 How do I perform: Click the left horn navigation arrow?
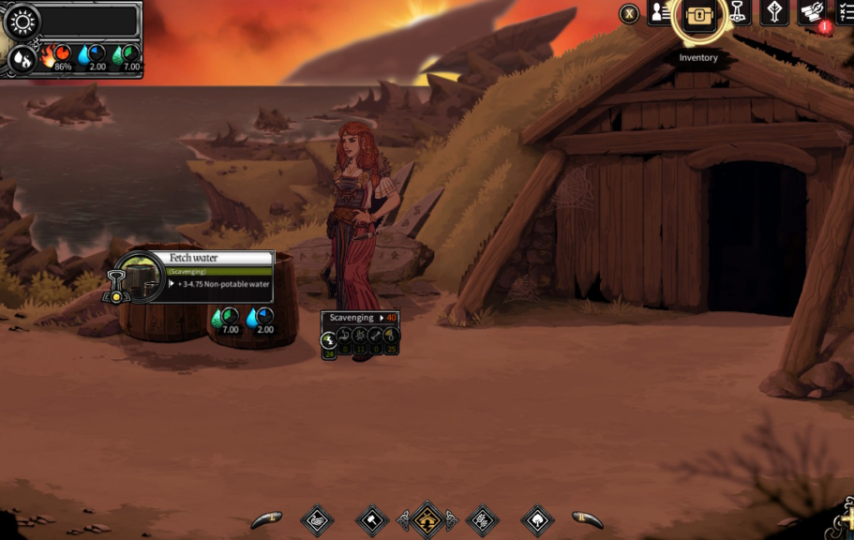pos(265,519)
